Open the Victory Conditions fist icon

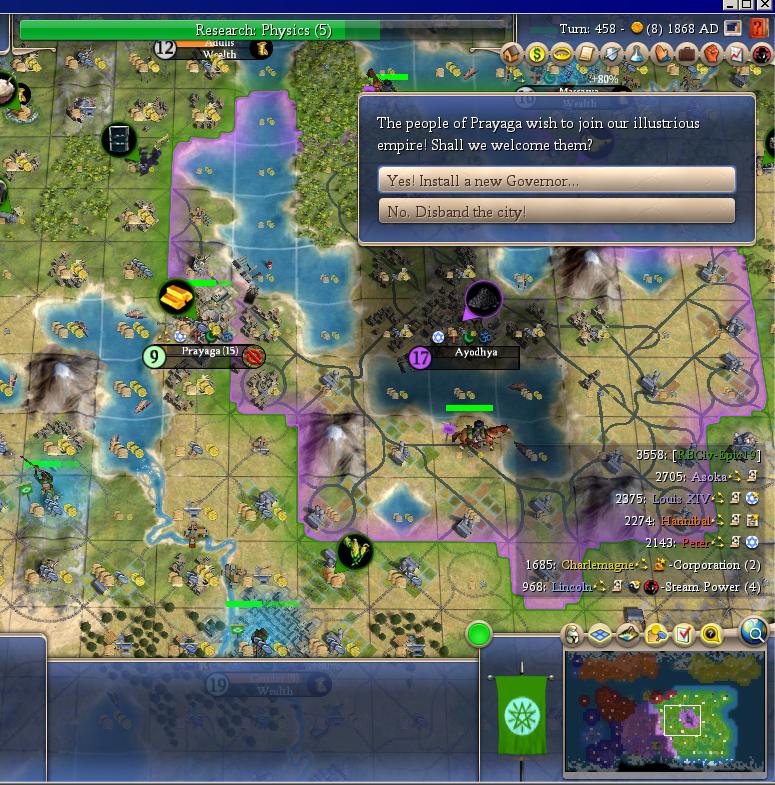(712, 54)
